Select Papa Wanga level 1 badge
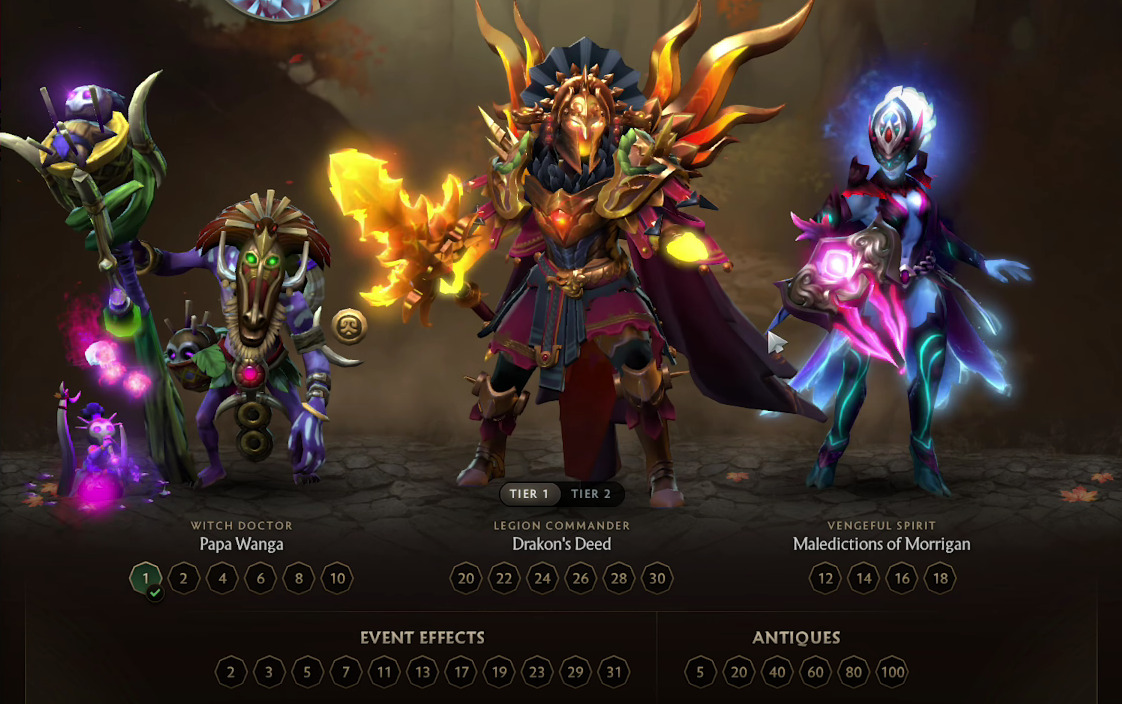This screenshot has width=1122, height=704. click(146, 578)
